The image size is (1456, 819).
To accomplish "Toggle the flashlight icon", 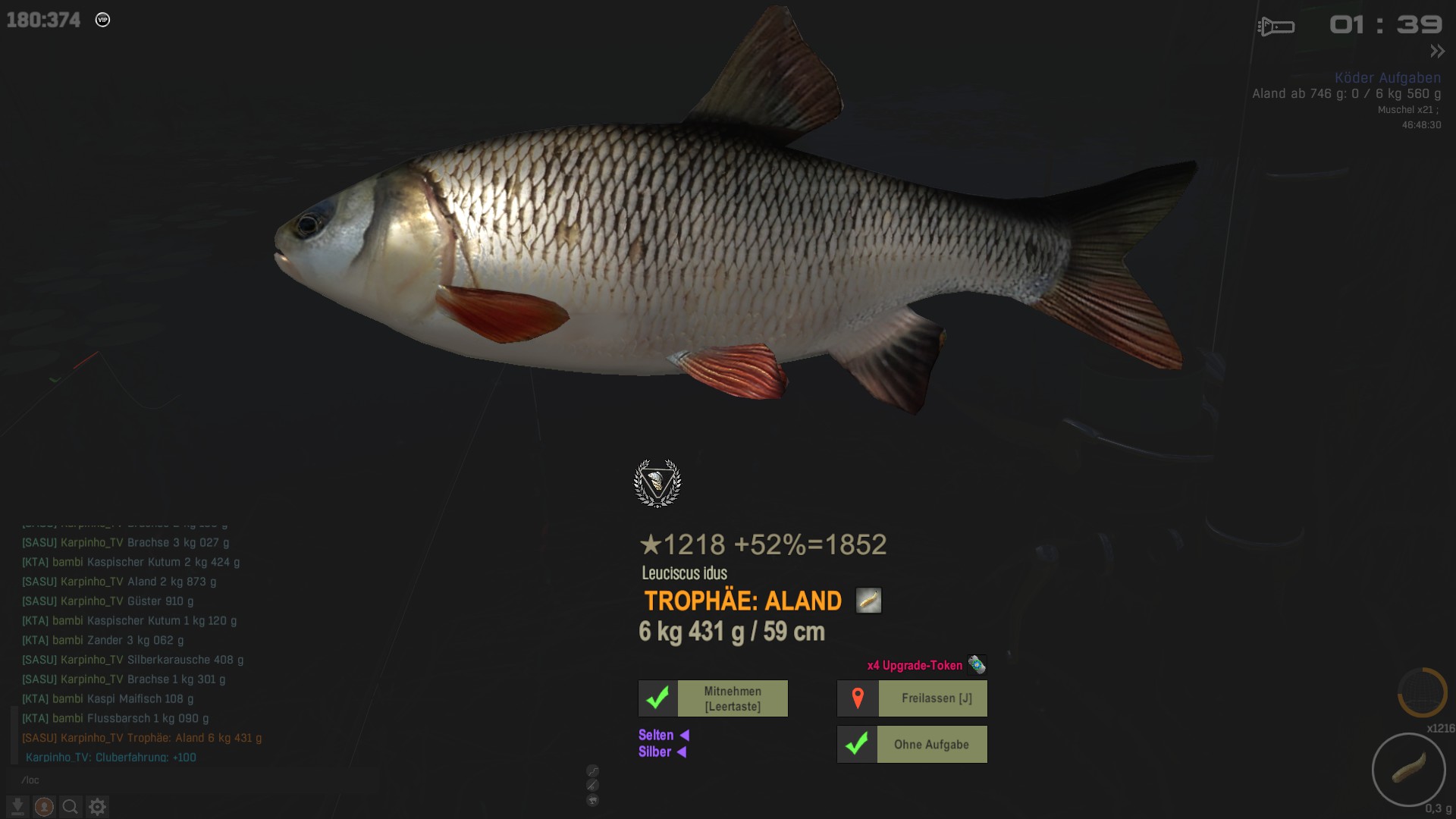I will [x=1276, y=27].
